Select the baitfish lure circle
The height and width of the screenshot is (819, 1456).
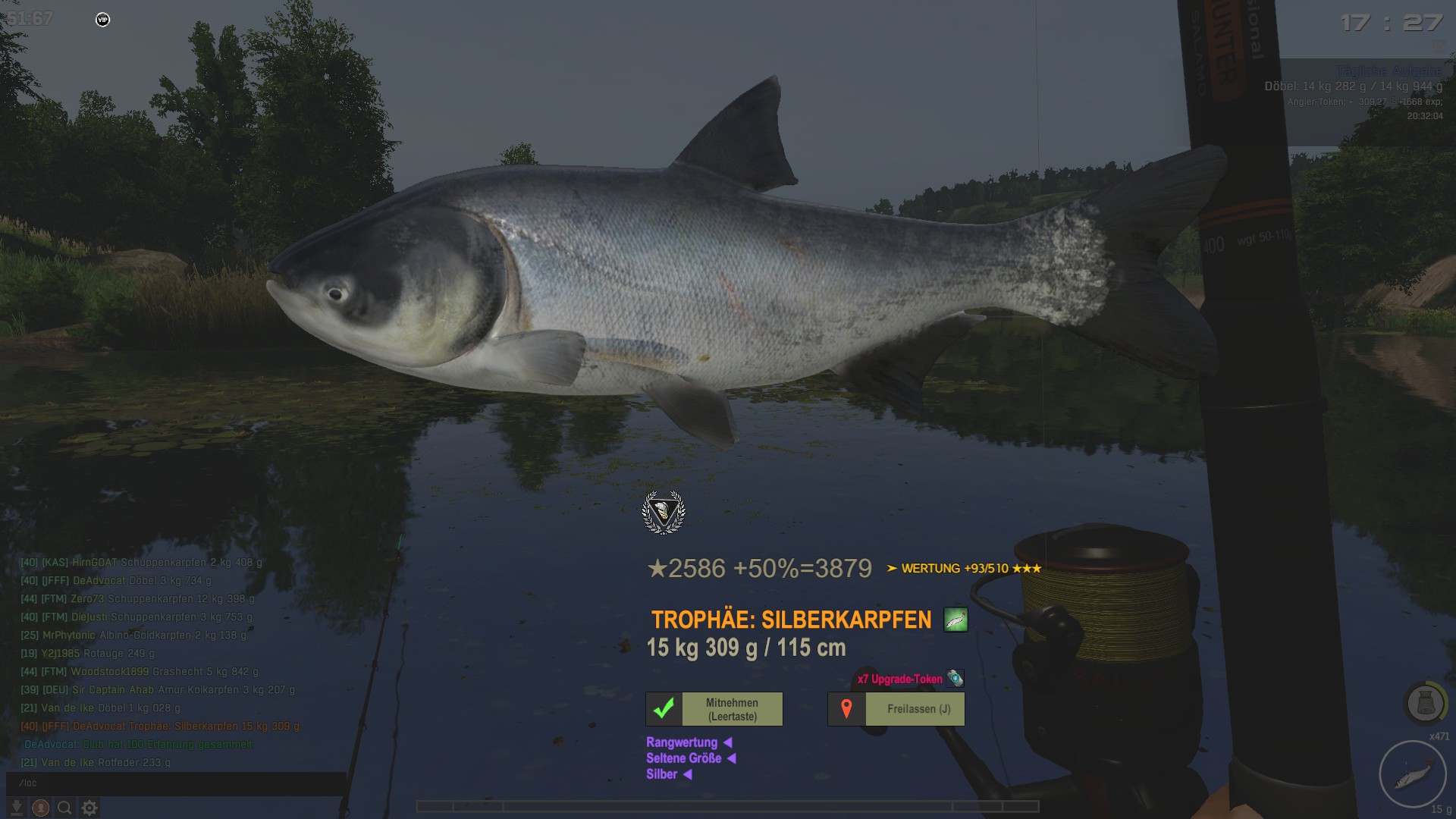pyautogui.click(x=1412, y=775)
